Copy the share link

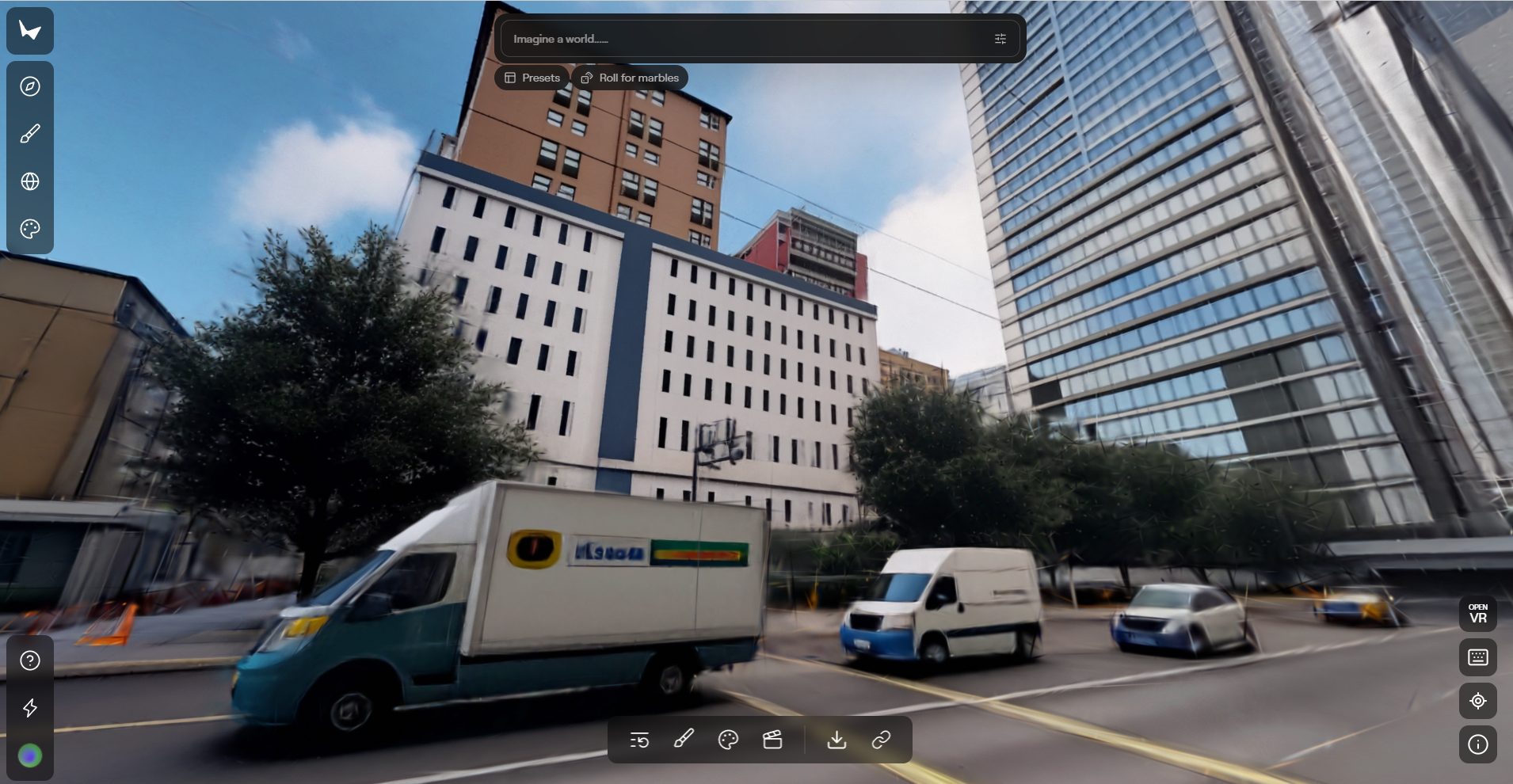(881, 740)
